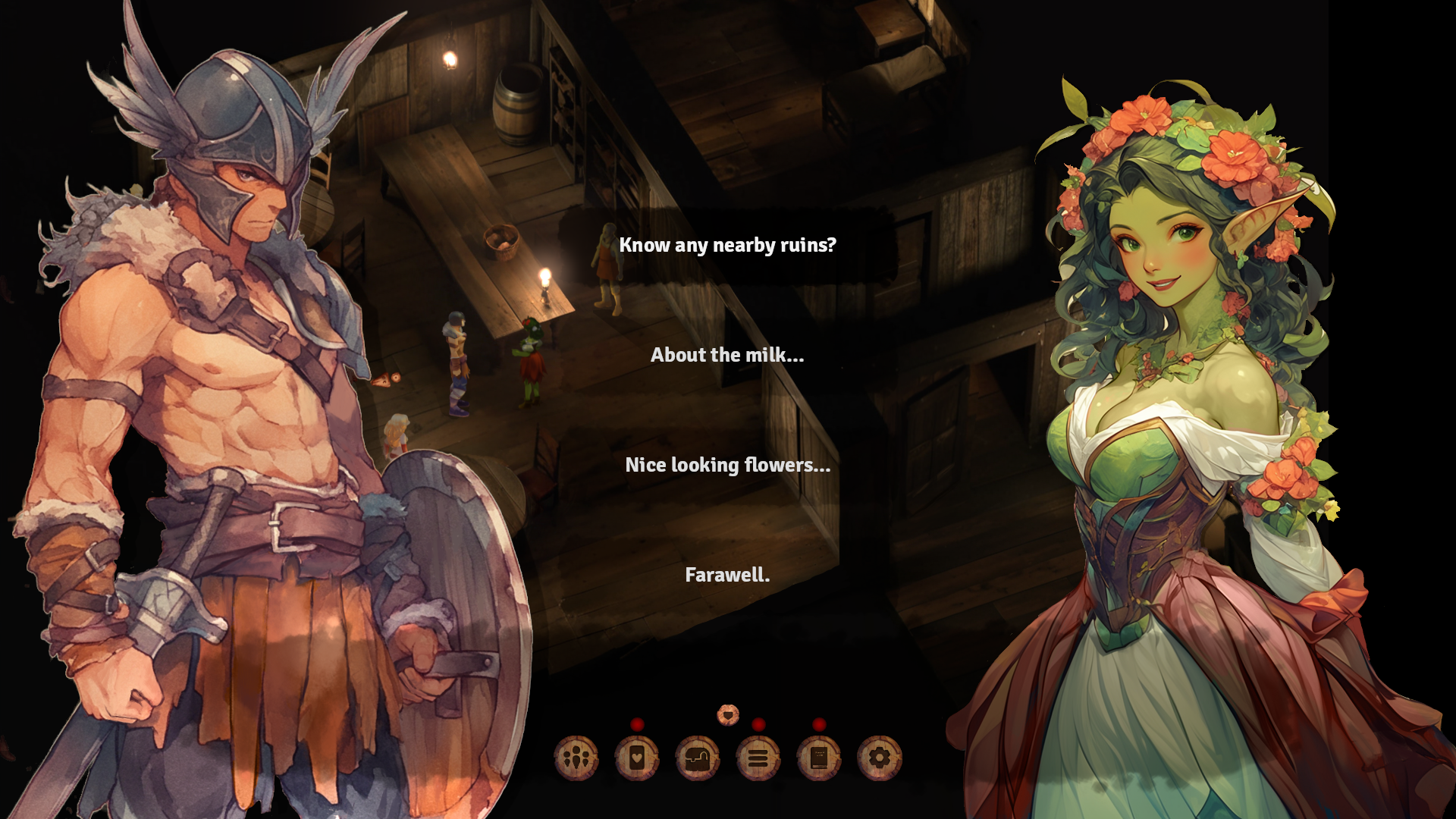Click the three-lines list icon
Screen dimensions: 1456x819
click(x=758, y=758)
